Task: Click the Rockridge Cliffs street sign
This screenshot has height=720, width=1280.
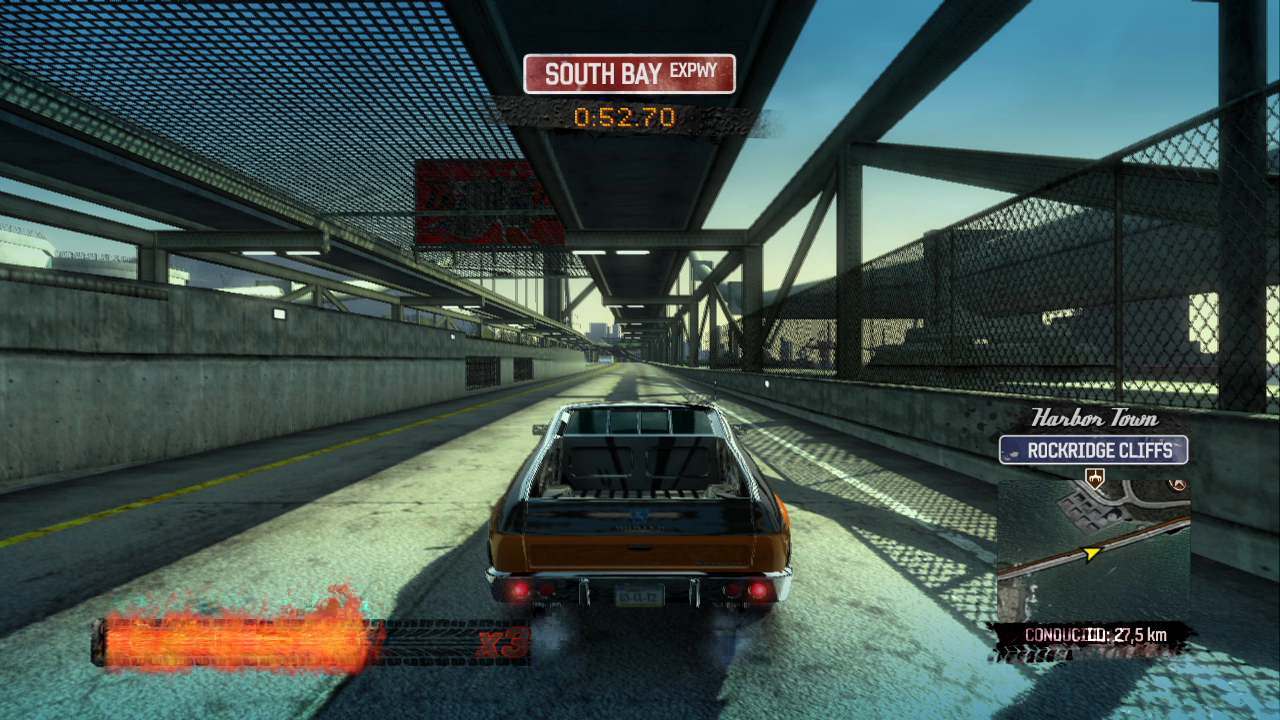Action: [x=1093, y=450]
